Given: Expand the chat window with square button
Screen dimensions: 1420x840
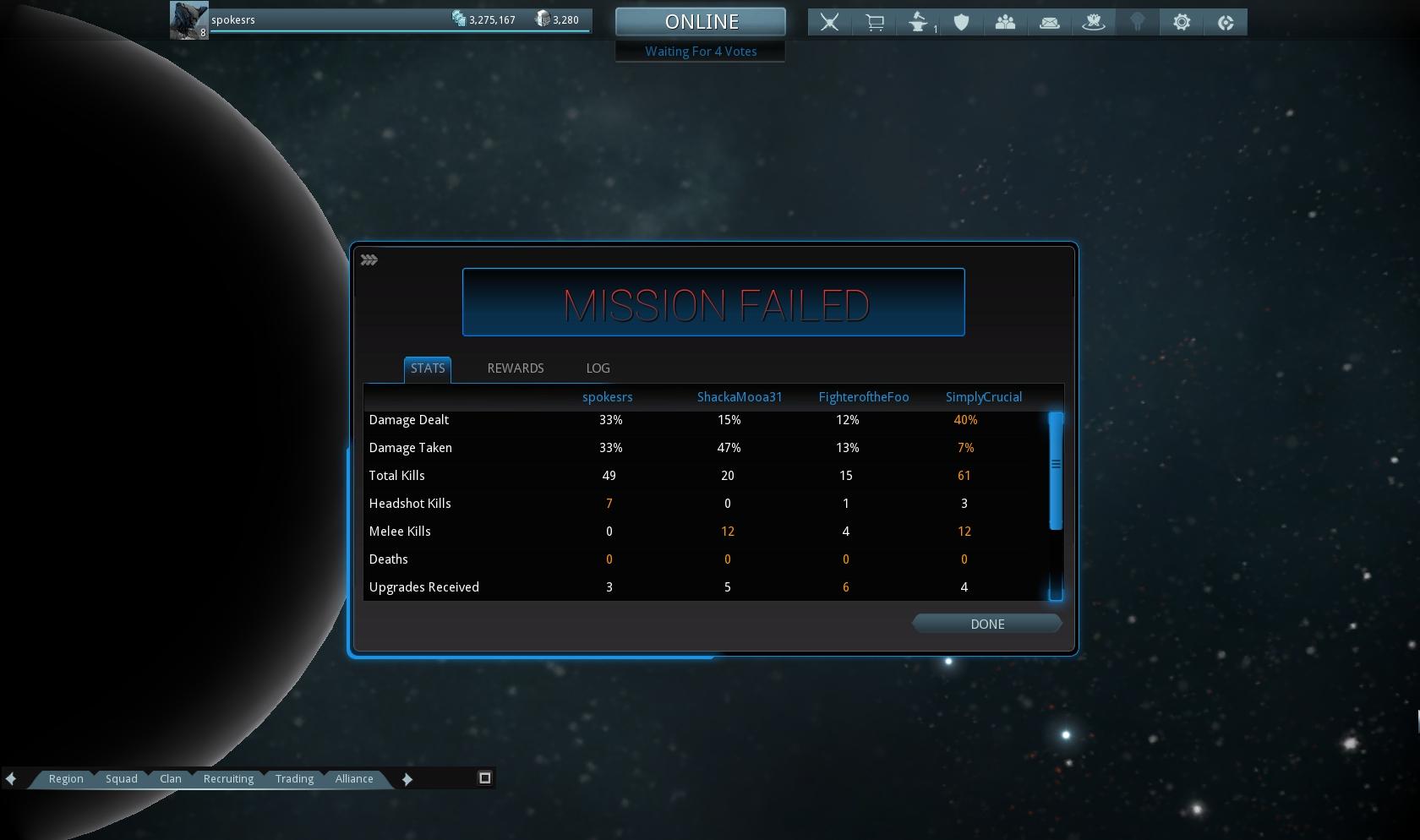Looking at the screenshot, I should pos(485,778).
